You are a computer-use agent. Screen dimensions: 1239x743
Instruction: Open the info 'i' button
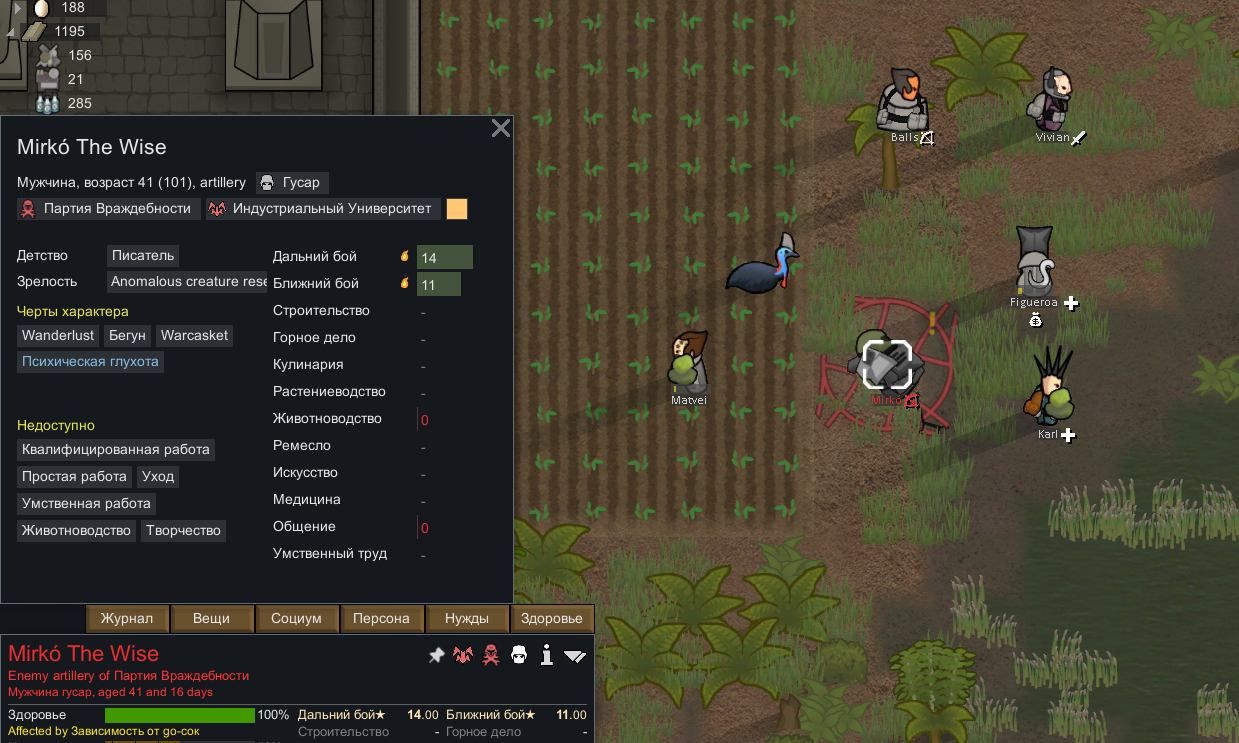pyautogui.click(x=546, y=656)
